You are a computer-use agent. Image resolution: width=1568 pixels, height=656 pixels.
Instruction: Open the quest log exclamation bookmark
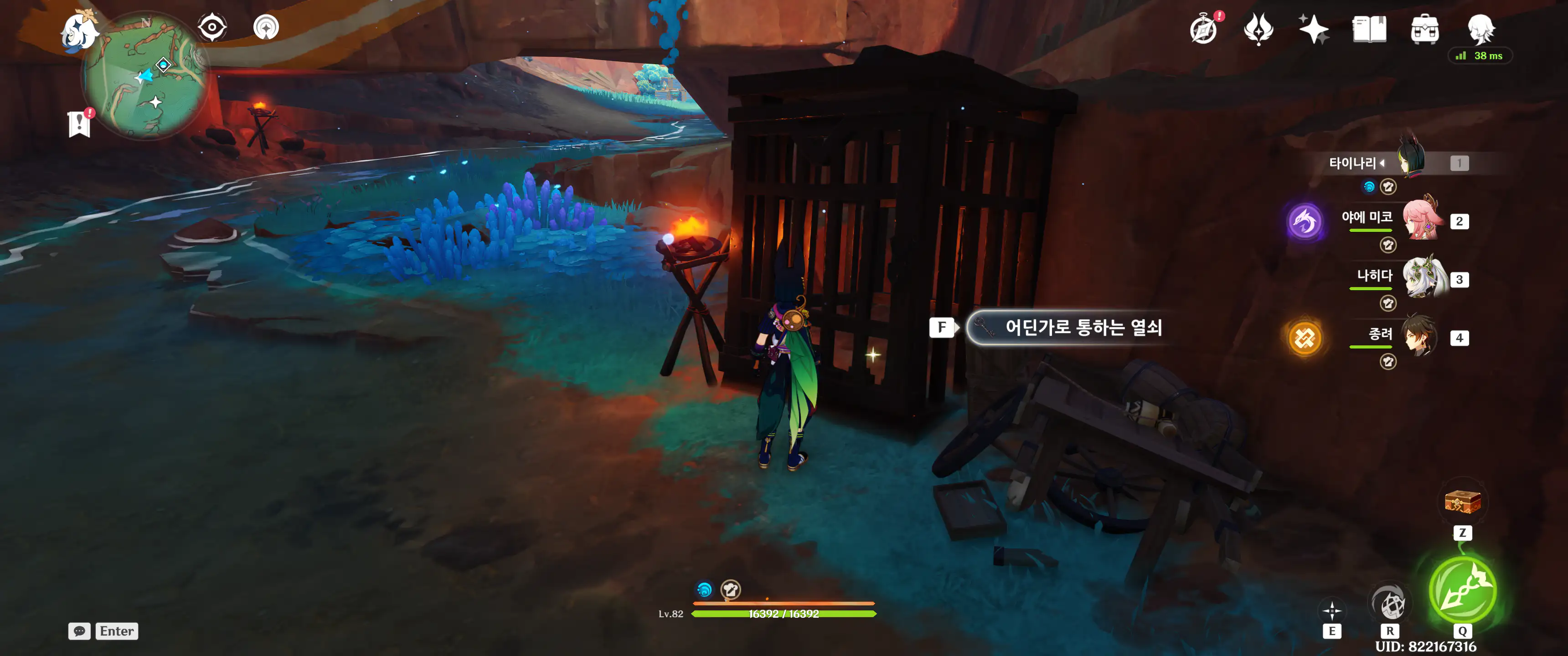coord(80,123)
